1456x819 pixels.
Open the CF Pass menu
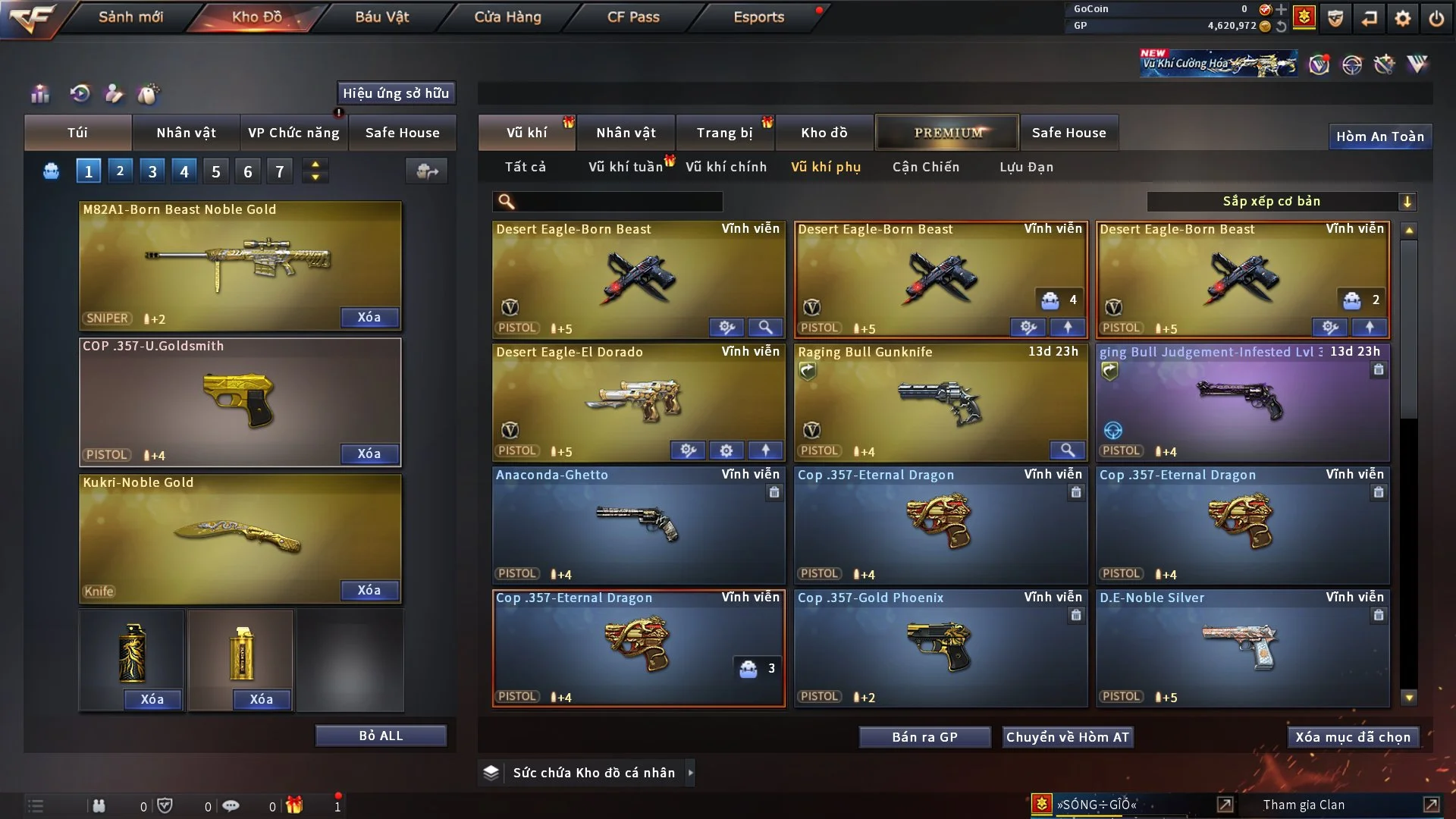[633, 17]
